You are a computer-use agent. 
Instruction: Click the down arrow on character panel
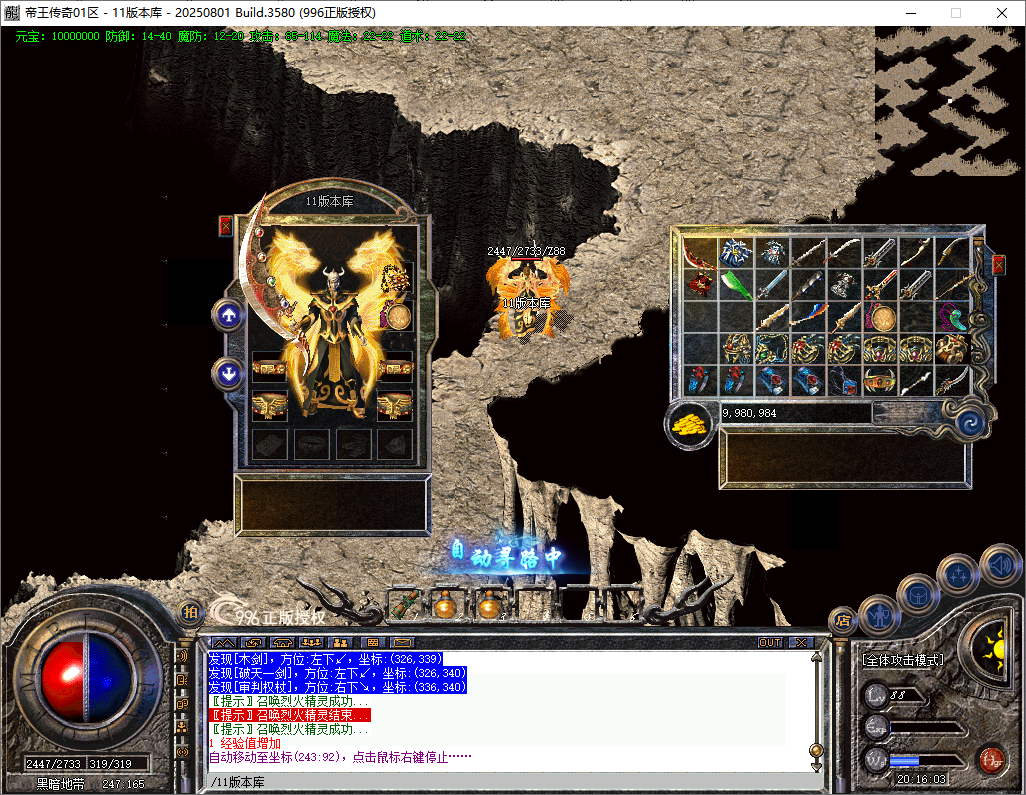coord(229,375)
